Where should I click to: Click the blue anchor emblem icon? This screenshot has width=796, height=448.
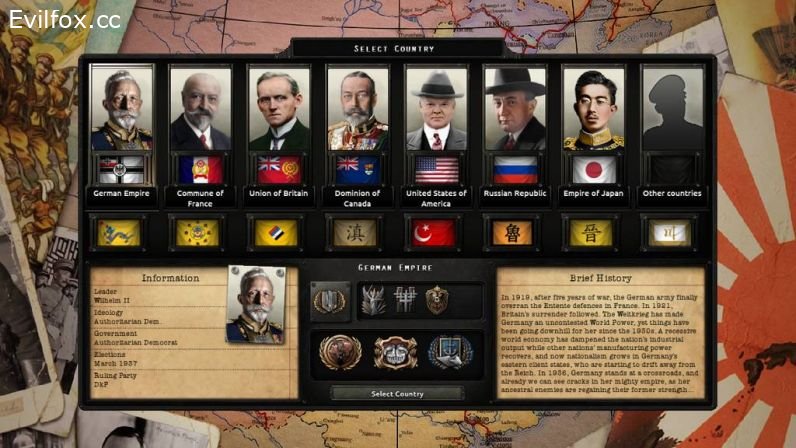(x=449, y=351)
